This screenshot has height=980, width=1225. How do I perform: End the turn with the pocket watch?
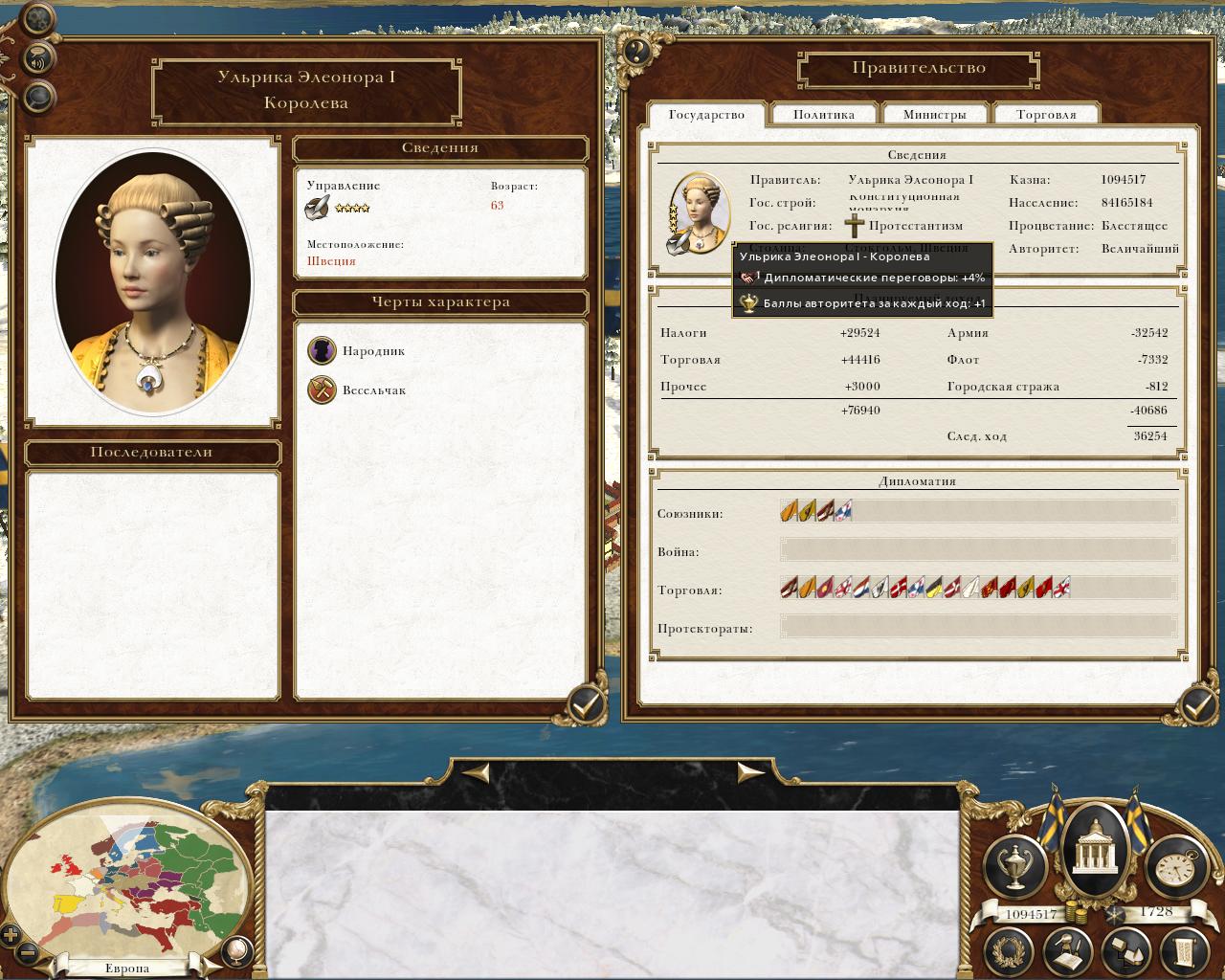[1171, 863]
